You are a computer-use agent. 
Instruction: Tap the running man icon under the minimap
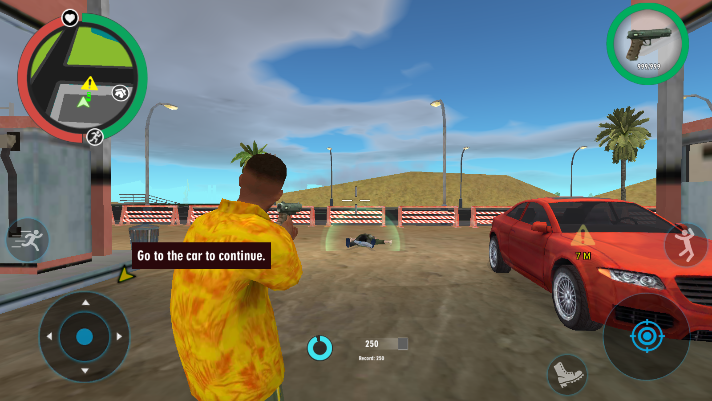coord(94,135)
